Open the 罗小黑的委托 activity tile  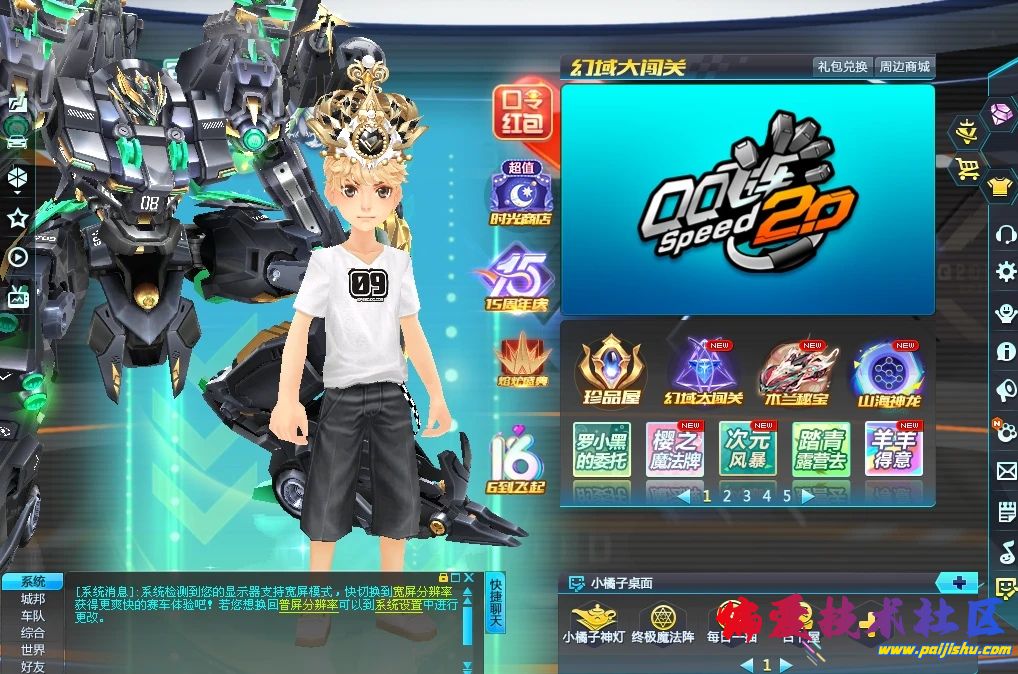(601, 449)
